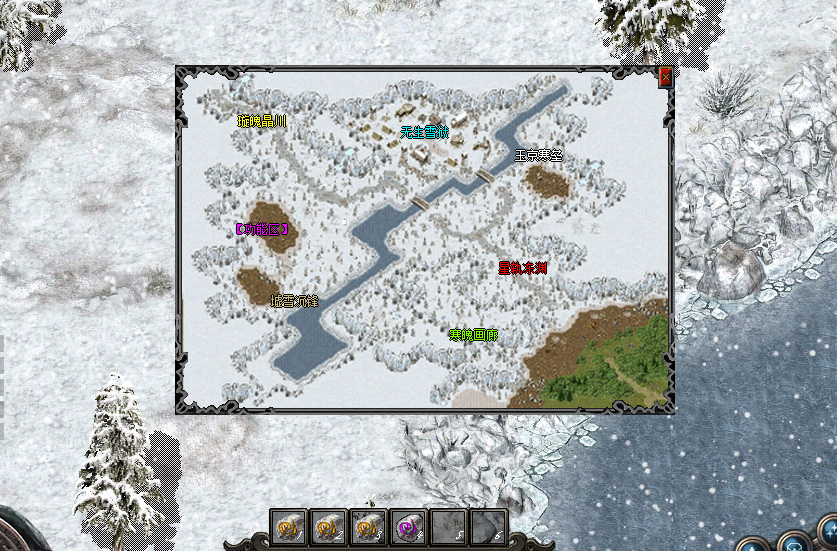Viewport: 837px width, 551px height.
Task: Activate the purple scroll in slot 4
Action: pos(409,526)
